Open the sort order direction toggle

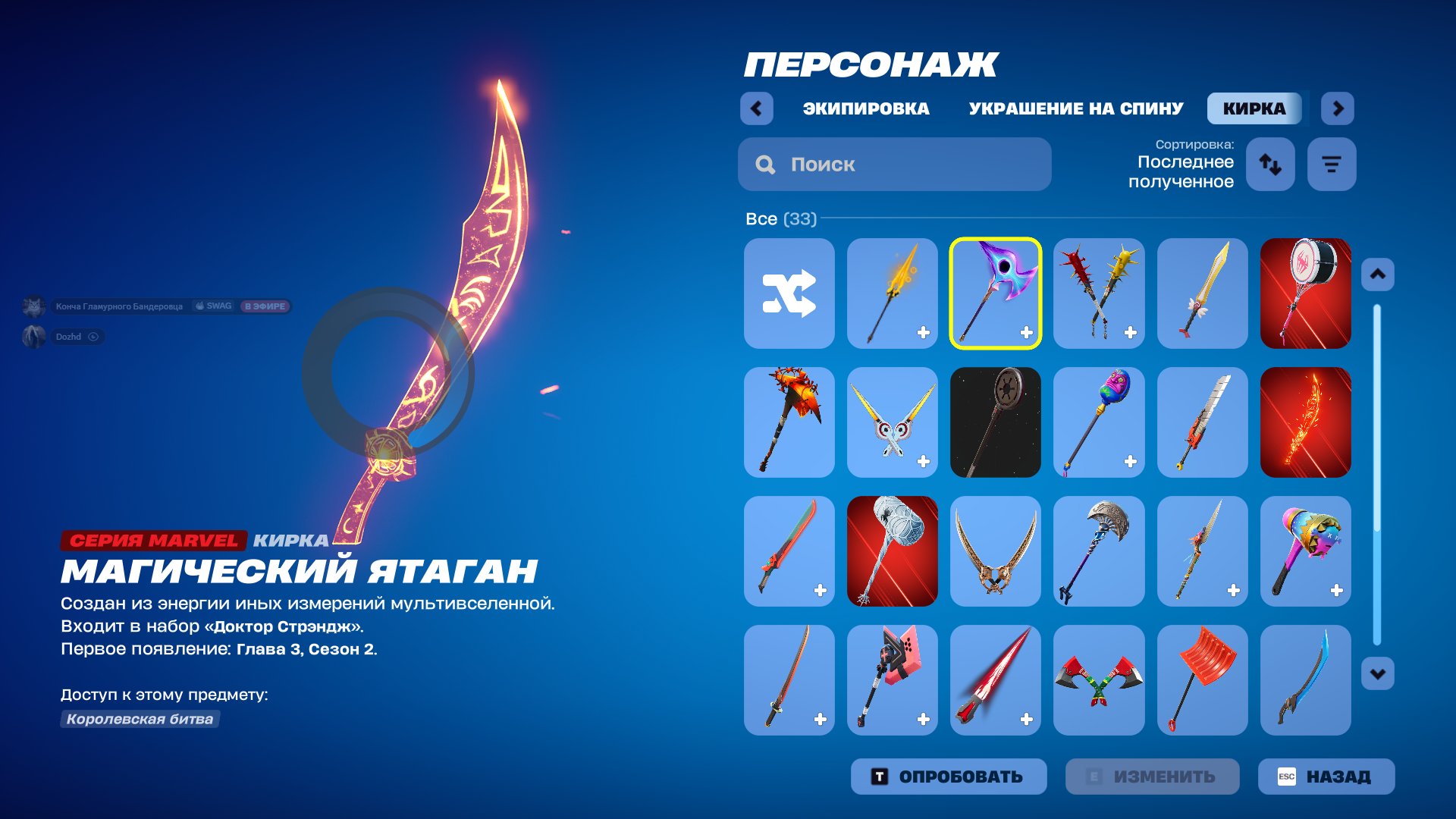pyautogui.click(x=1270, y=164)
